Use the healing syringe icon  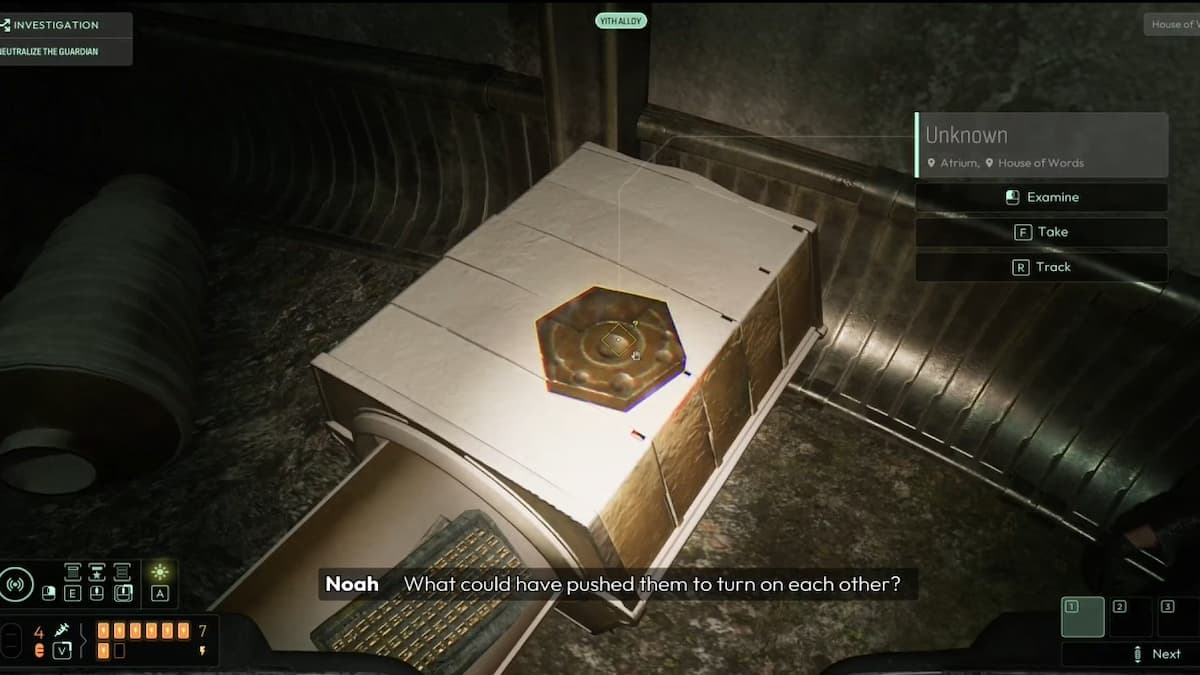[62, 630]
